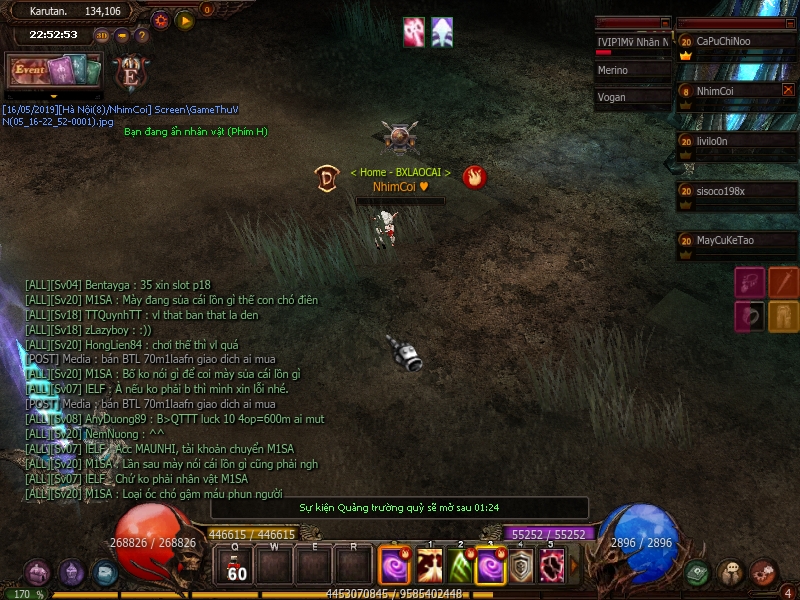Click the orange sword equipment icon
Image resolution: width=800 pixels, height=600 pixels.
click(783, 283)
